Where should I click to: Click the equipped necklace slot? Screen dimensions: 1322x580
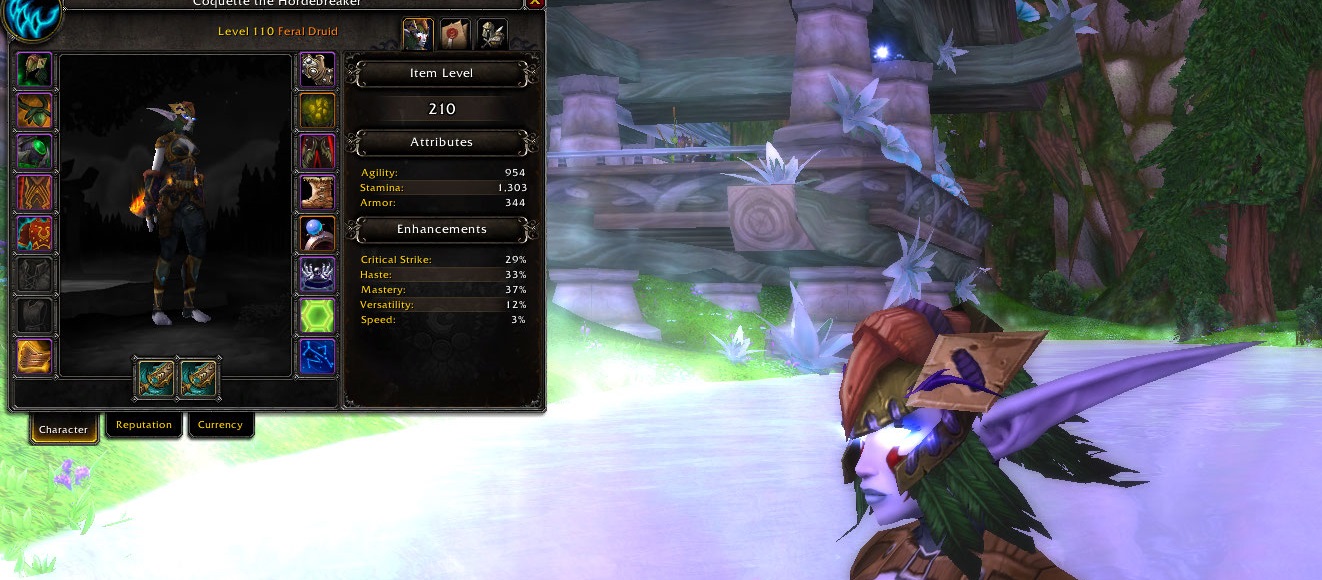35,111
